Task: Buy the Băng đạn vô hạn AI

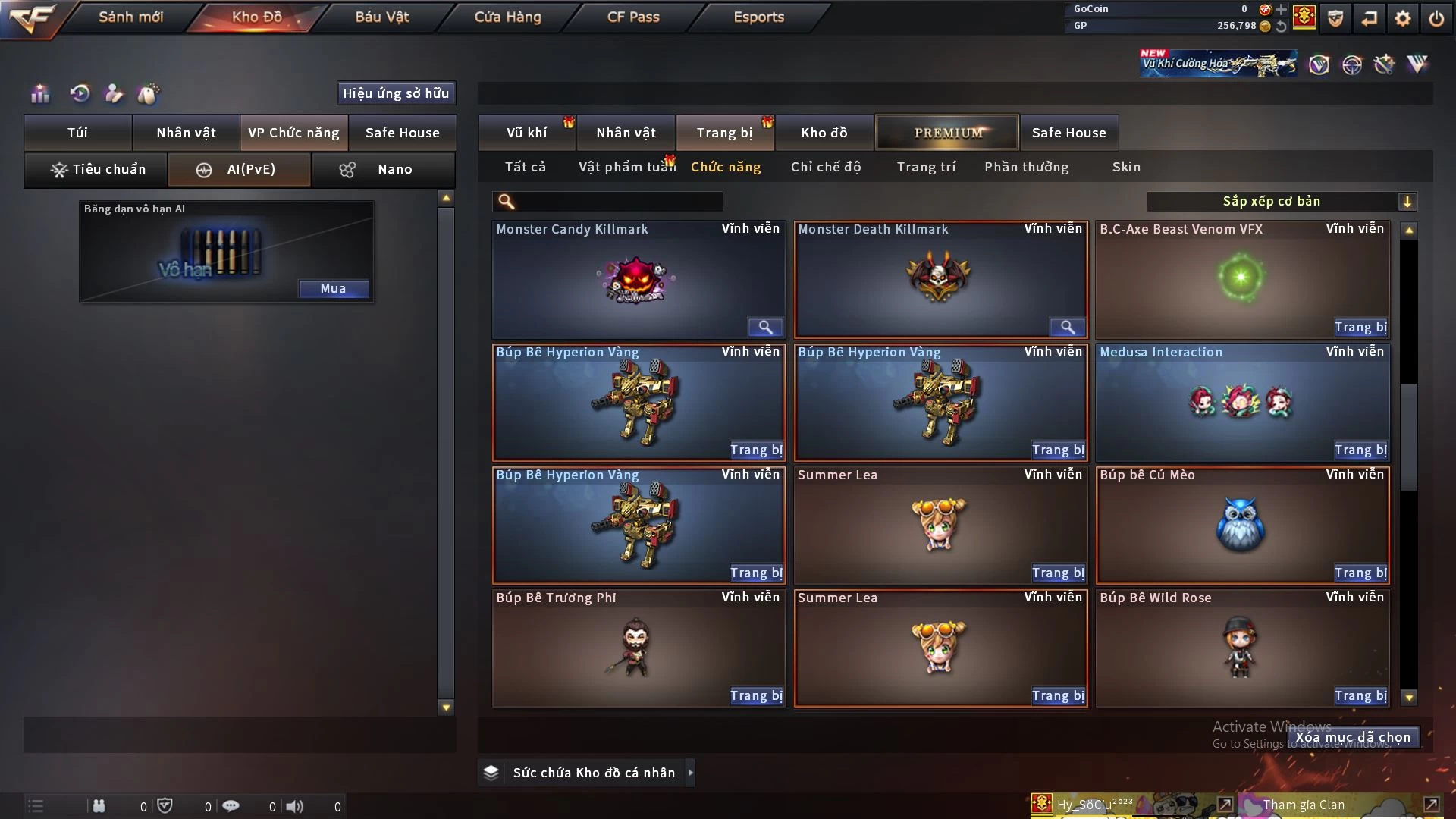Action: (333, 288)
